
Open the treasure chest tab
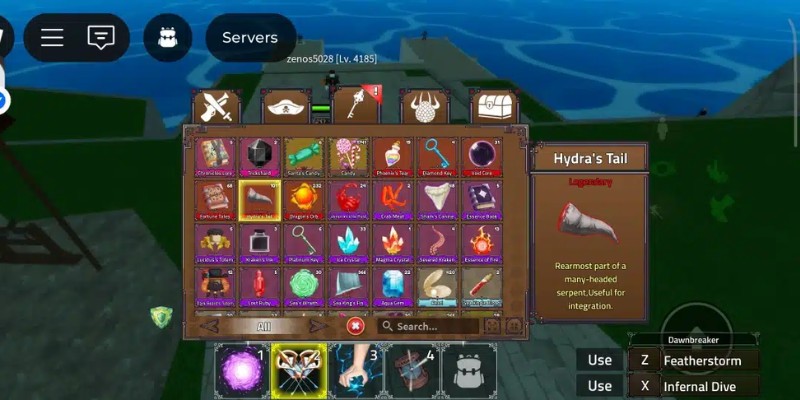tap(493, 107)
